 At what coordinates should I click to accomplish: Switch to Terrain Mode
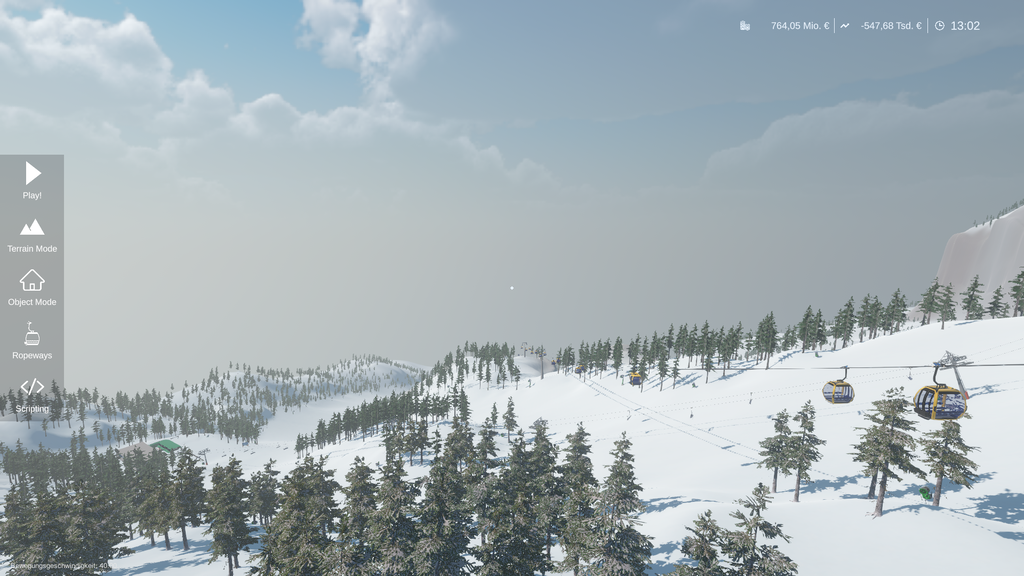click(32, 234)
